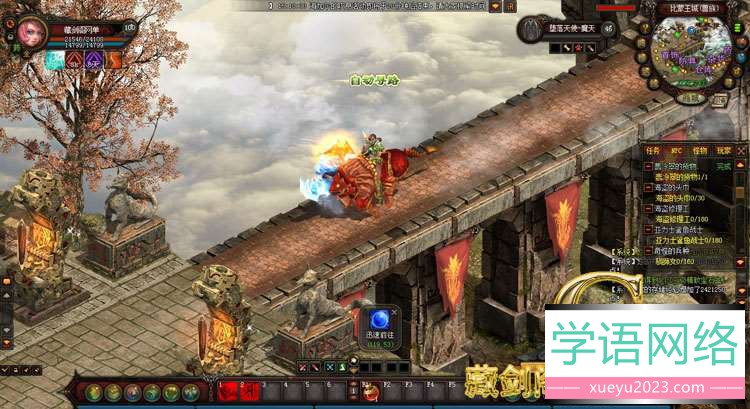Switch to the NPC tab
The height and width of the screenshot is (409, 750).
[677, 150]
